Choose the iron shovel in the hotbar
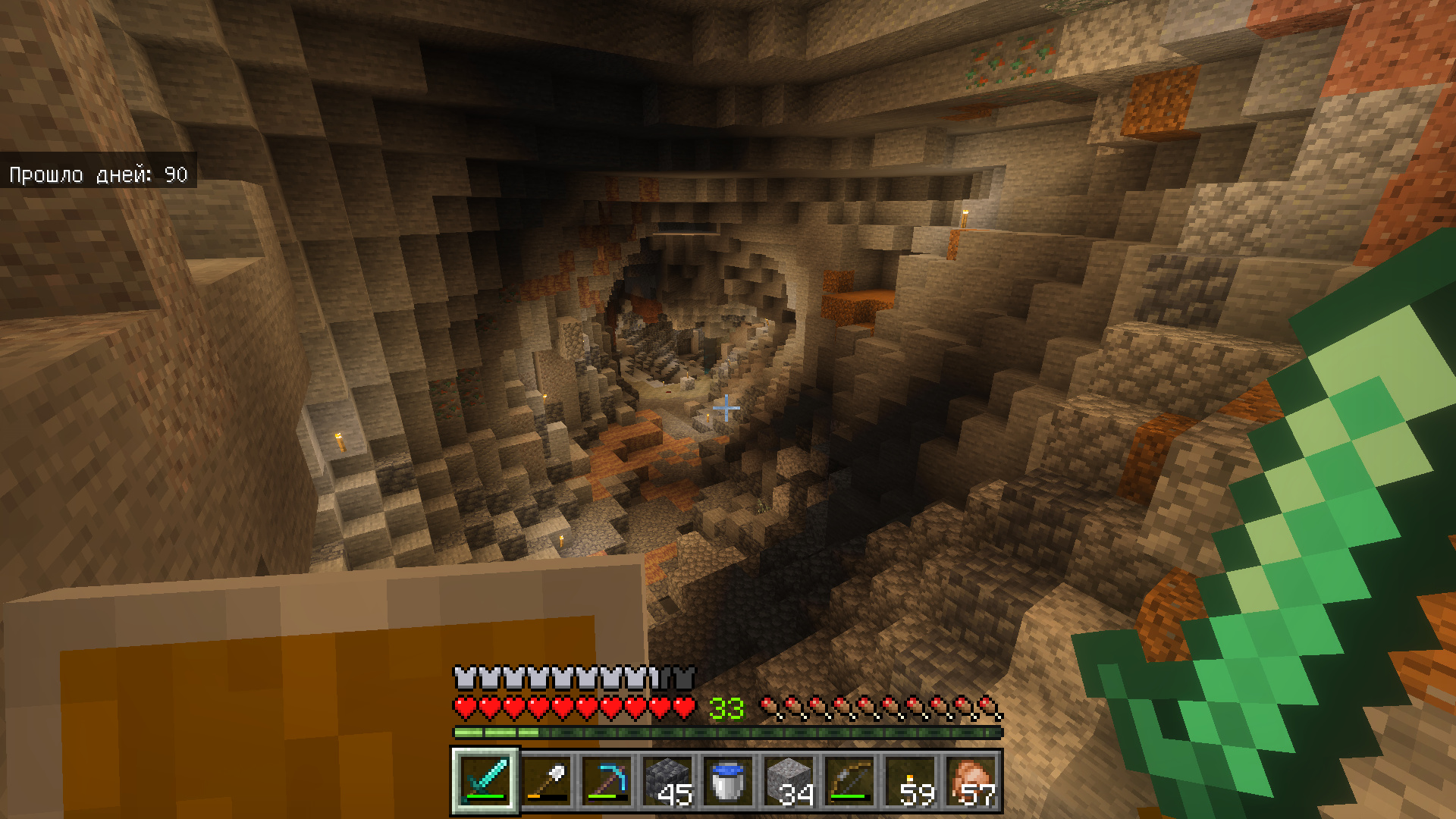 pos(547,781)
